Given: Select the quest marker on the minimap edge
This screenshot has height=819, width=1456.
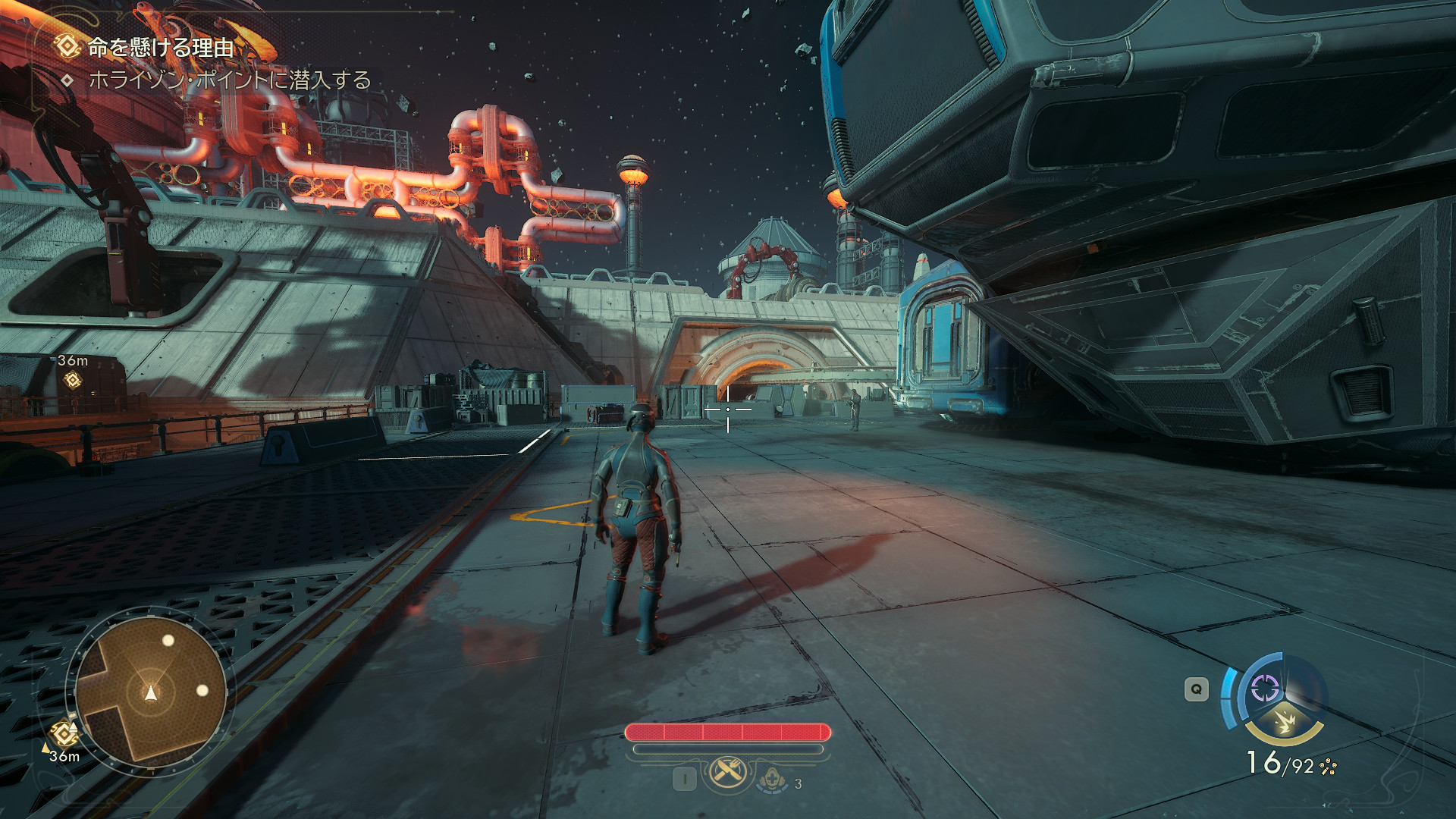Looking at the screenshot, I should tap(64, 733).
